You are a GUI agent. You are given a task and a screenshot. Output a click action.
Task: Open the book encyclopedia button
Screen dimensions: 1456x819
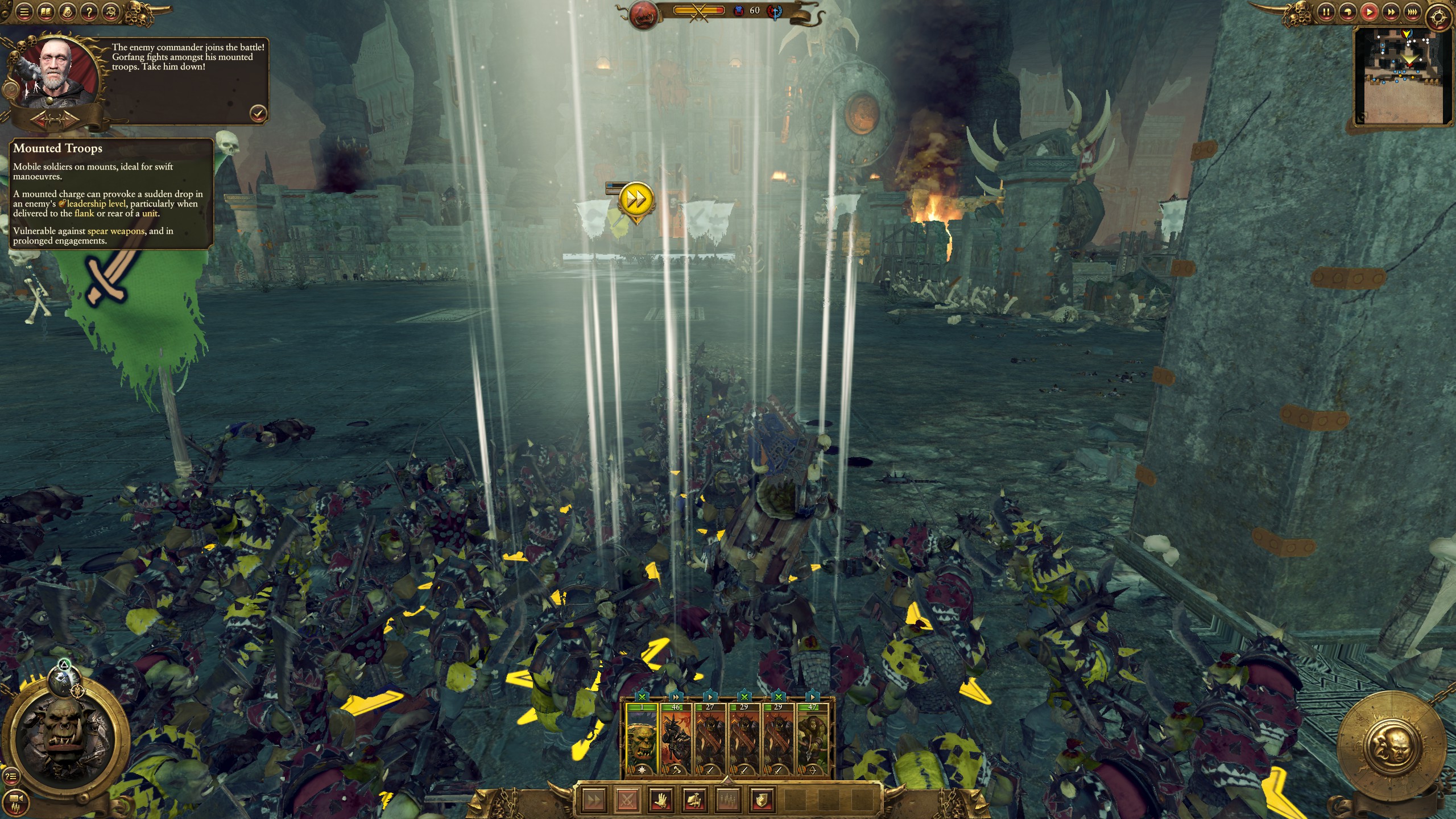click(x=45, y=12)
